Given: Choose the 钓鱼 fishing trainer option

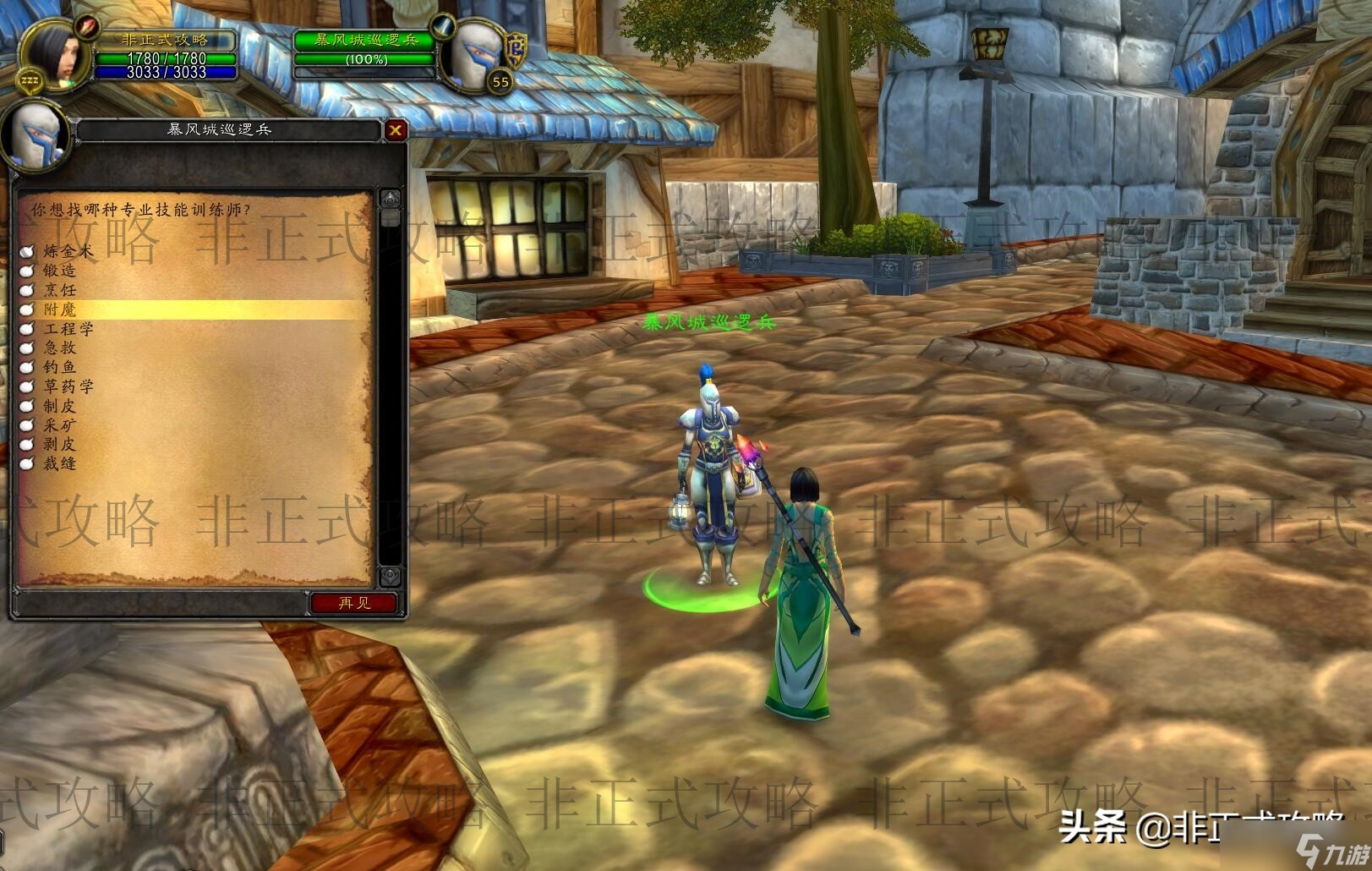Looking at the screenshot, I should pos(59,367).
